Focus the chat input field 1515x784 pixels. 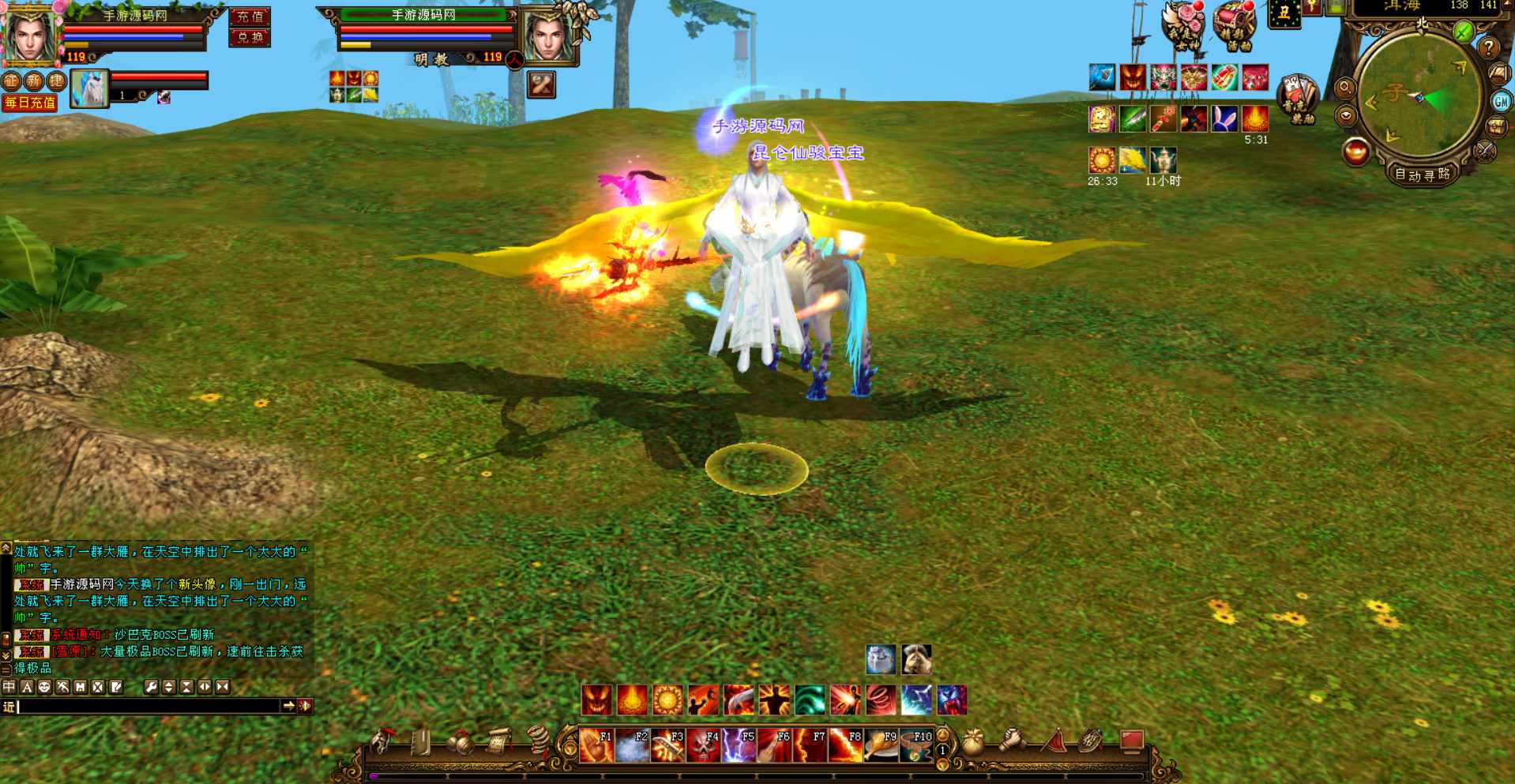(x=148, y=707)
